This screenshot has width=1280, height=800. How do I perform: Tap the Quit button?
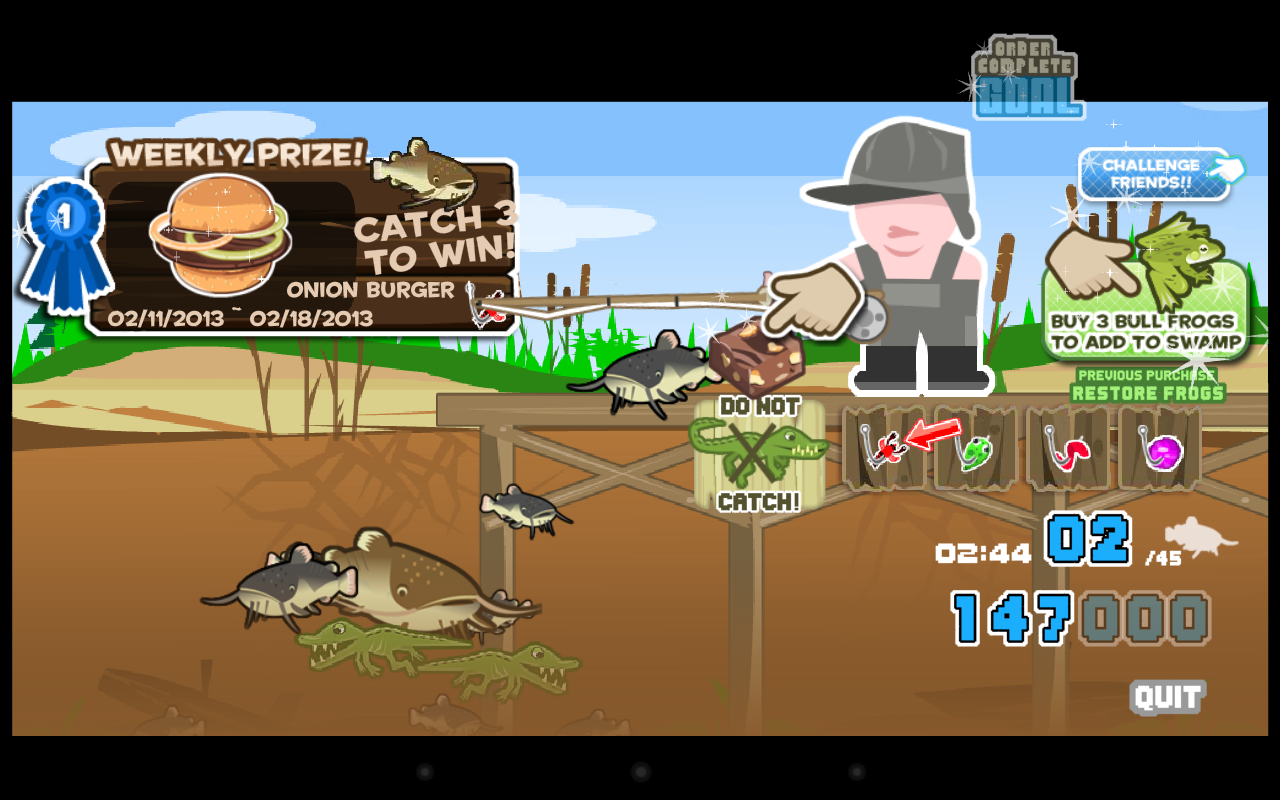click(1168, 696)
